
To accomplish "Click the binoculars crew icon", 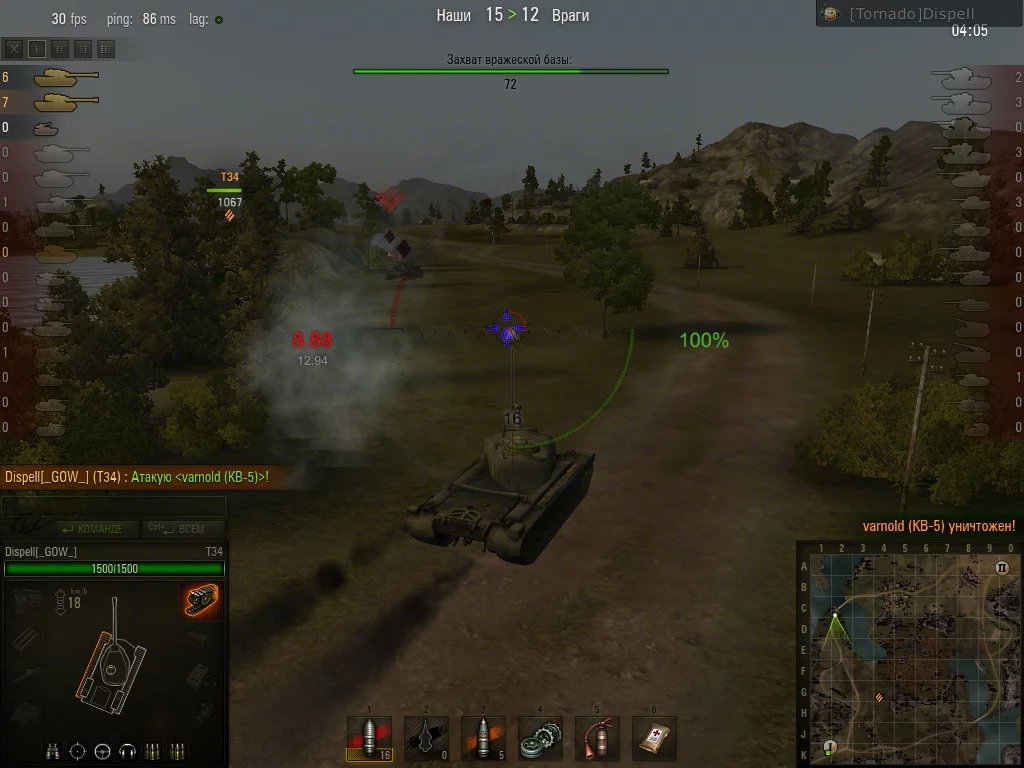I will point(54,751).
